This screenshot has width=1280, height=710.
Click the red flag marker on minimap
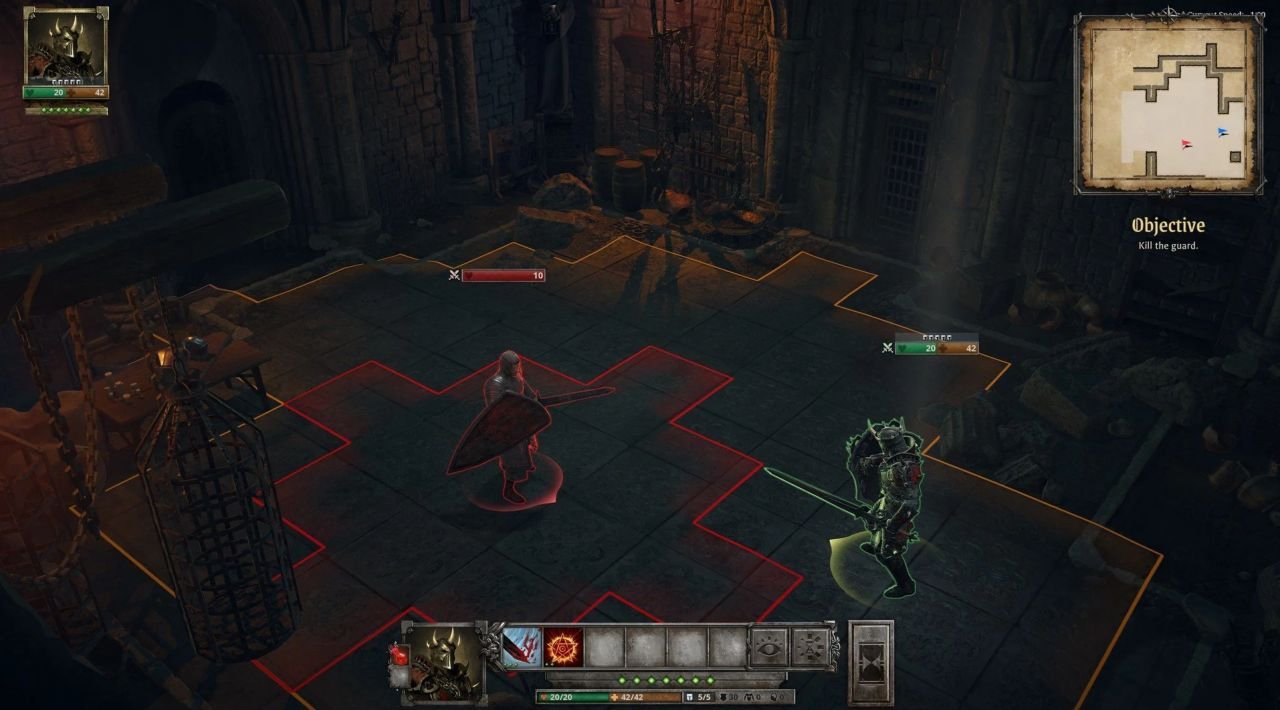tap(1187, 145)
